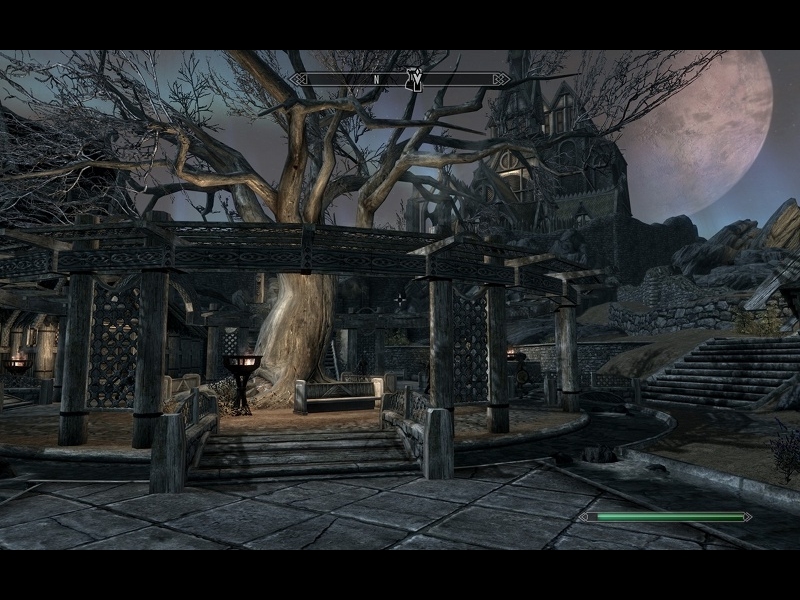Click the location marker icon on the compass
This screenshot has height=600, width=800.
tap(414, 79)
